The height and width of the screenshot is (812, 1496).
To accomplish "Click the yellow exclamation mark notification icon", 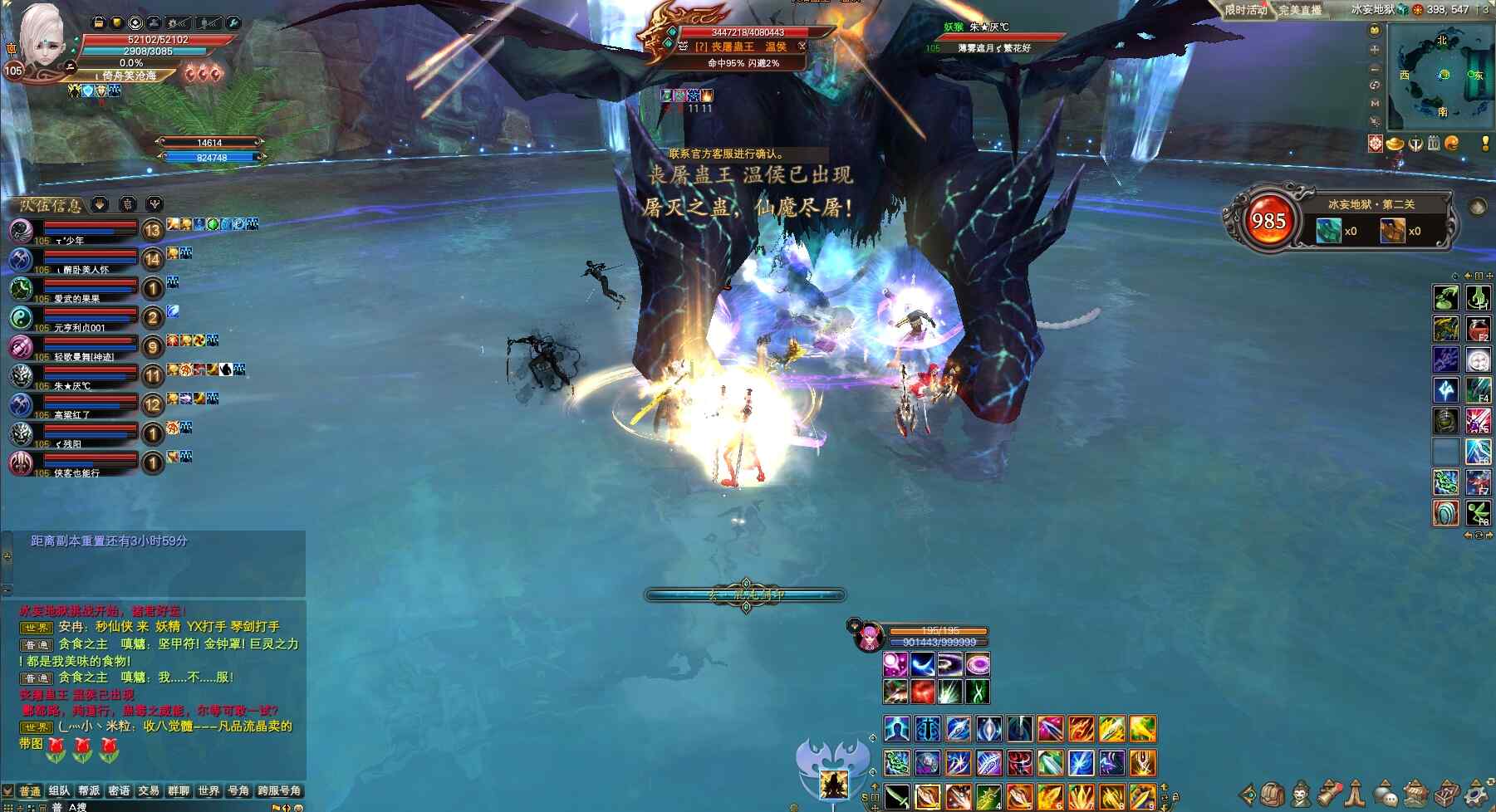I will [1484, 144].
